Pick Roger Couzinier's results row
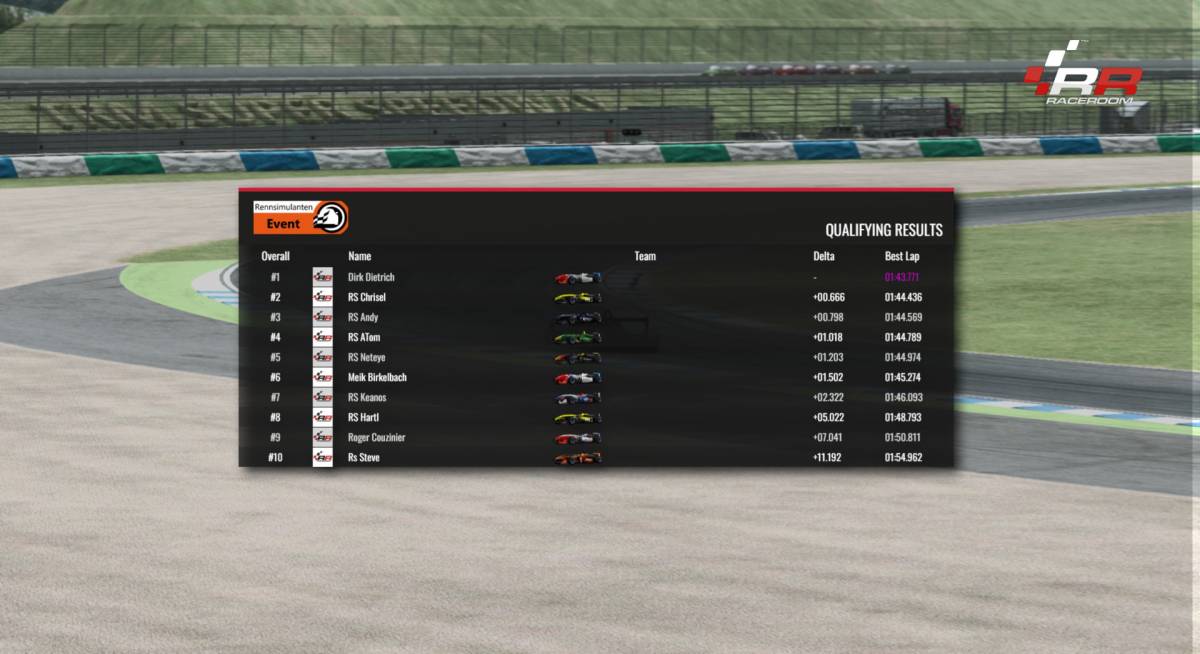Viewport: 1200px width, 654px height. (x=376, y=437)
